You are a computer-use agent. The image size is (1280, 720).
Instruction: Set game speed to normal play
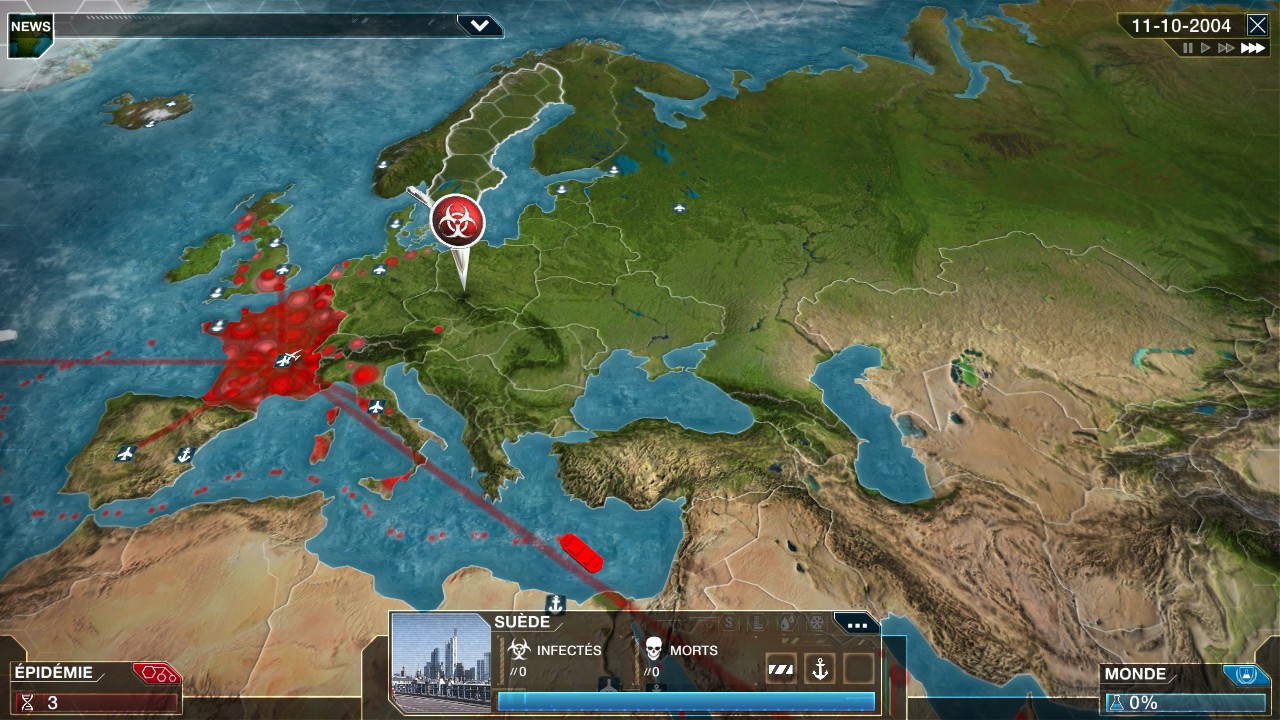[x=1206, y=48]
